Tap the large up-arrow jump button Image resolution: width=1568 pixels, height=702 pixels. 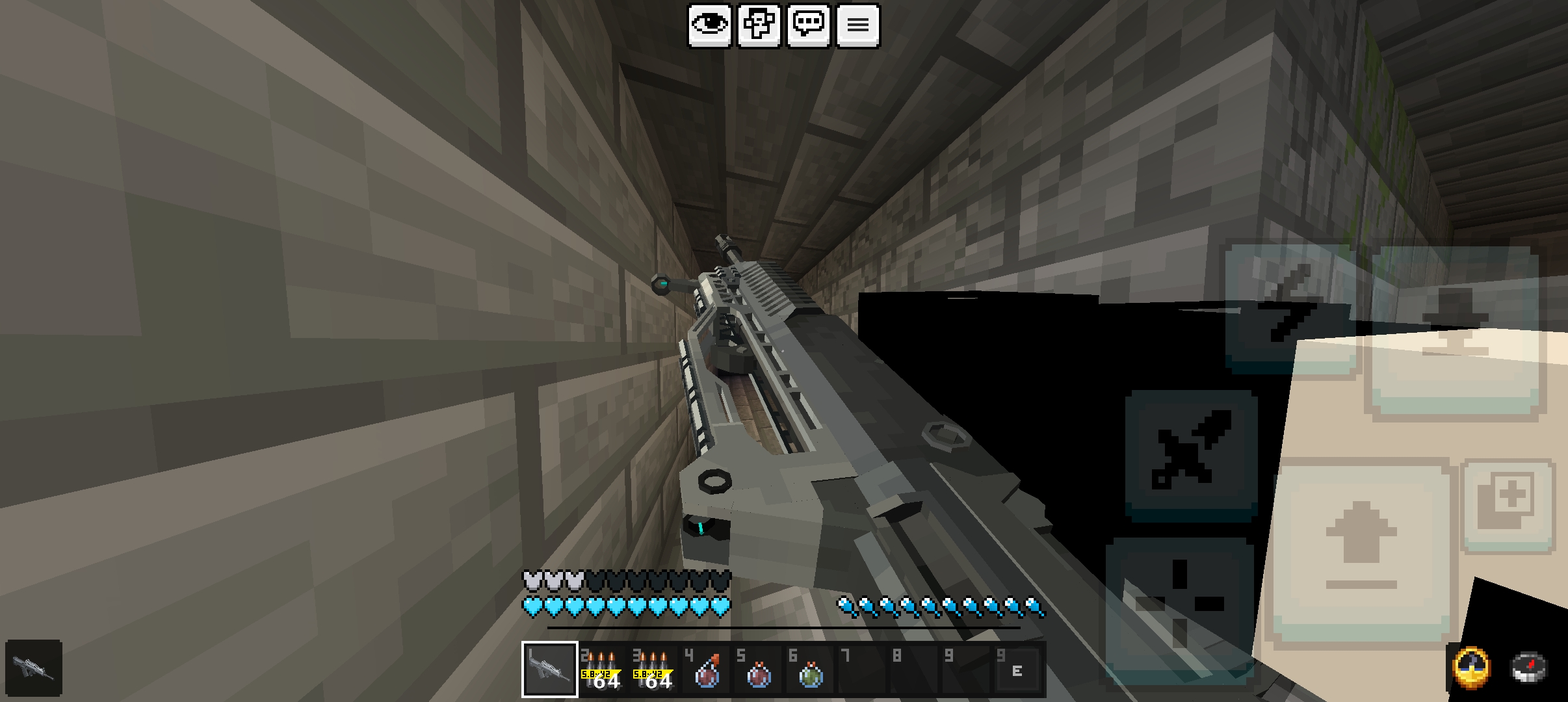point(1361,552)
